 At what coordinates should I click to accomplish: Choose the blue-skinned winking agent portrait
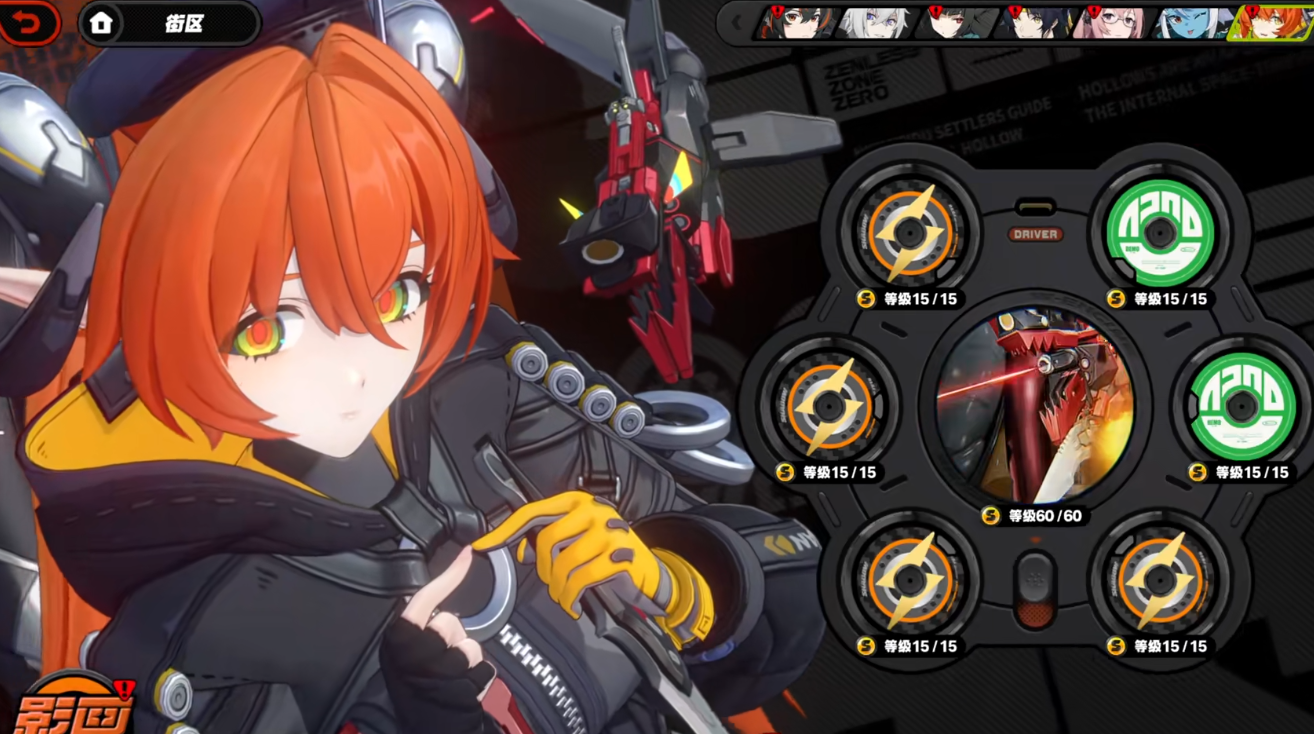[x=1190, y=22]
